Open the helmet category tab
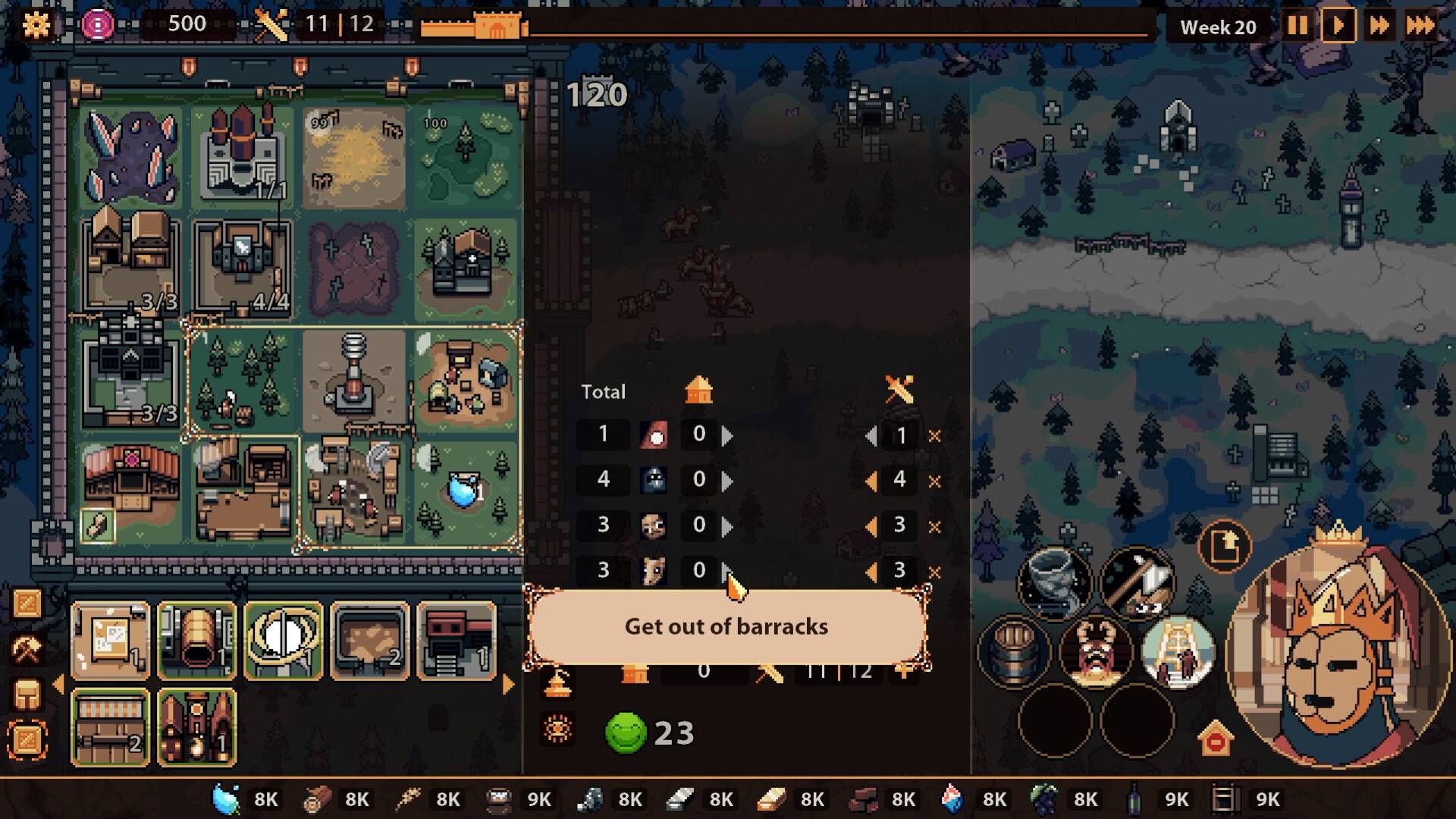This screenshot has height=819, width=1456. [x=27, y=695]
